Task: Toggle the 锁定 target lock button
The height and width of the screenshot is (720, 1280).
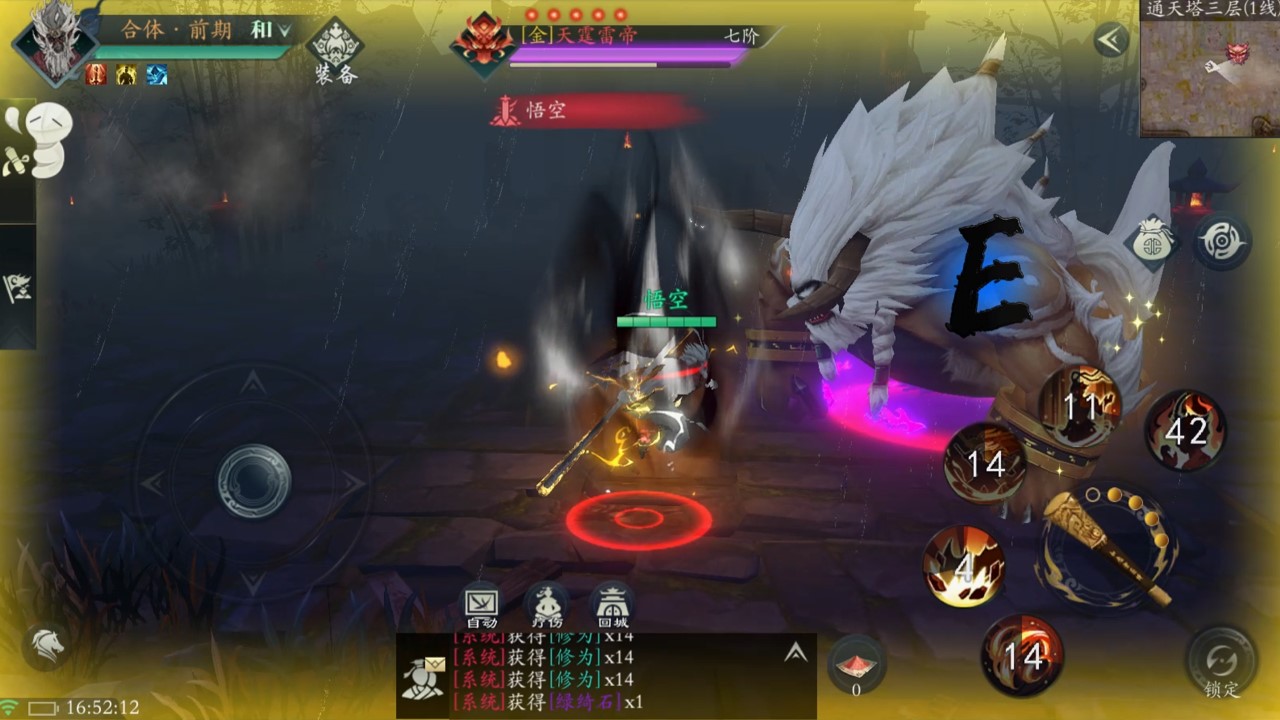Action: click(x=1221, y=663)
